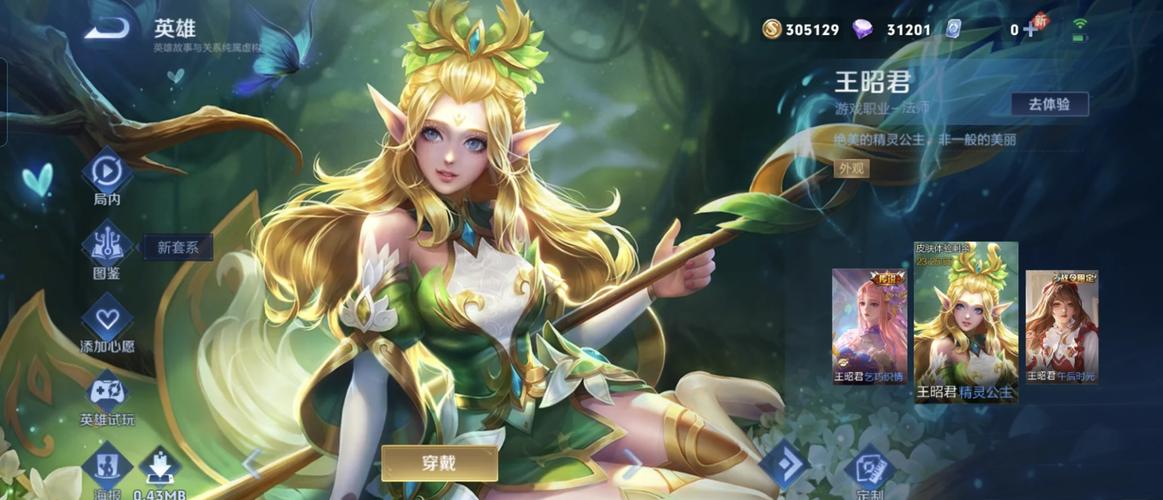1163x500 pixels.
Task: Pick the 午后时光 skin thumbnail
Action: (1062, 327)
